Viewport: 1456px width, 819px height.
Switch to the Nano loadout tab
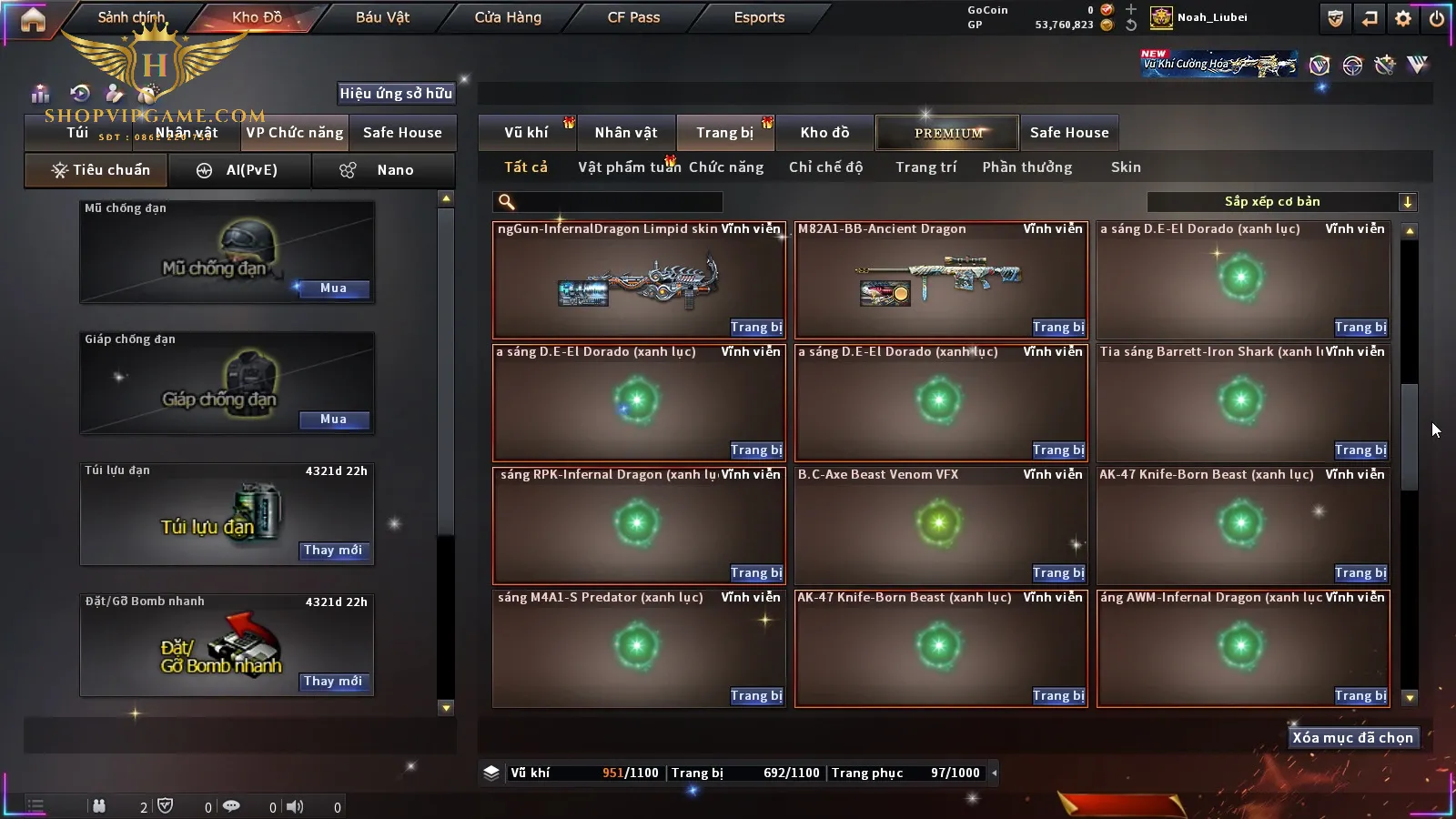(383, 170)
